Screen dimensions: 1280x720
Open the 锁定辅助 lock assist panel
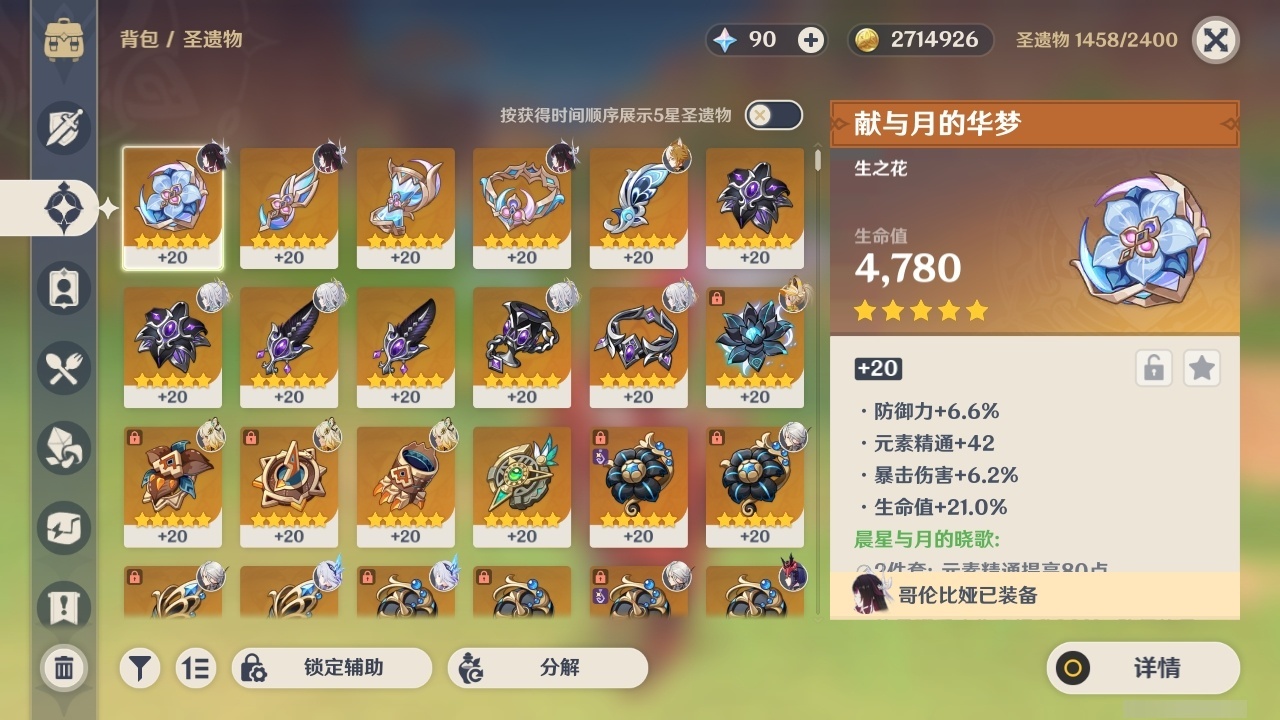coord(332,668)
